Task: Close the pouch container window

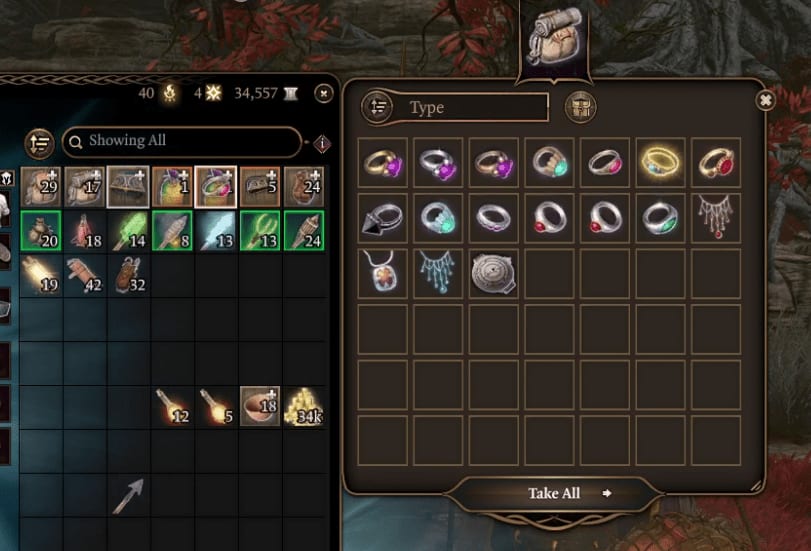Action: pos(765,100)
